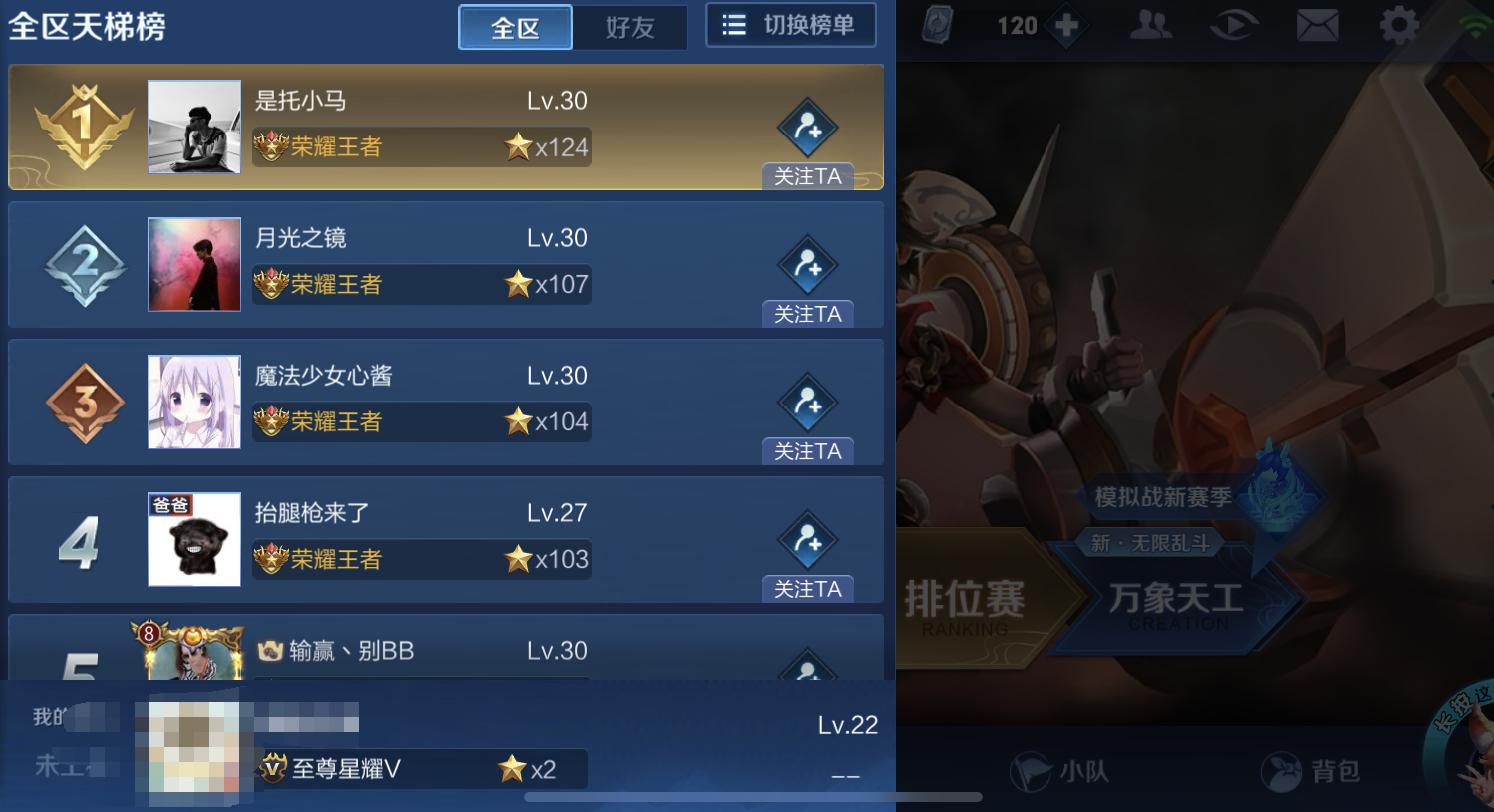Open the mail inbox icon

coord(1318,25)
